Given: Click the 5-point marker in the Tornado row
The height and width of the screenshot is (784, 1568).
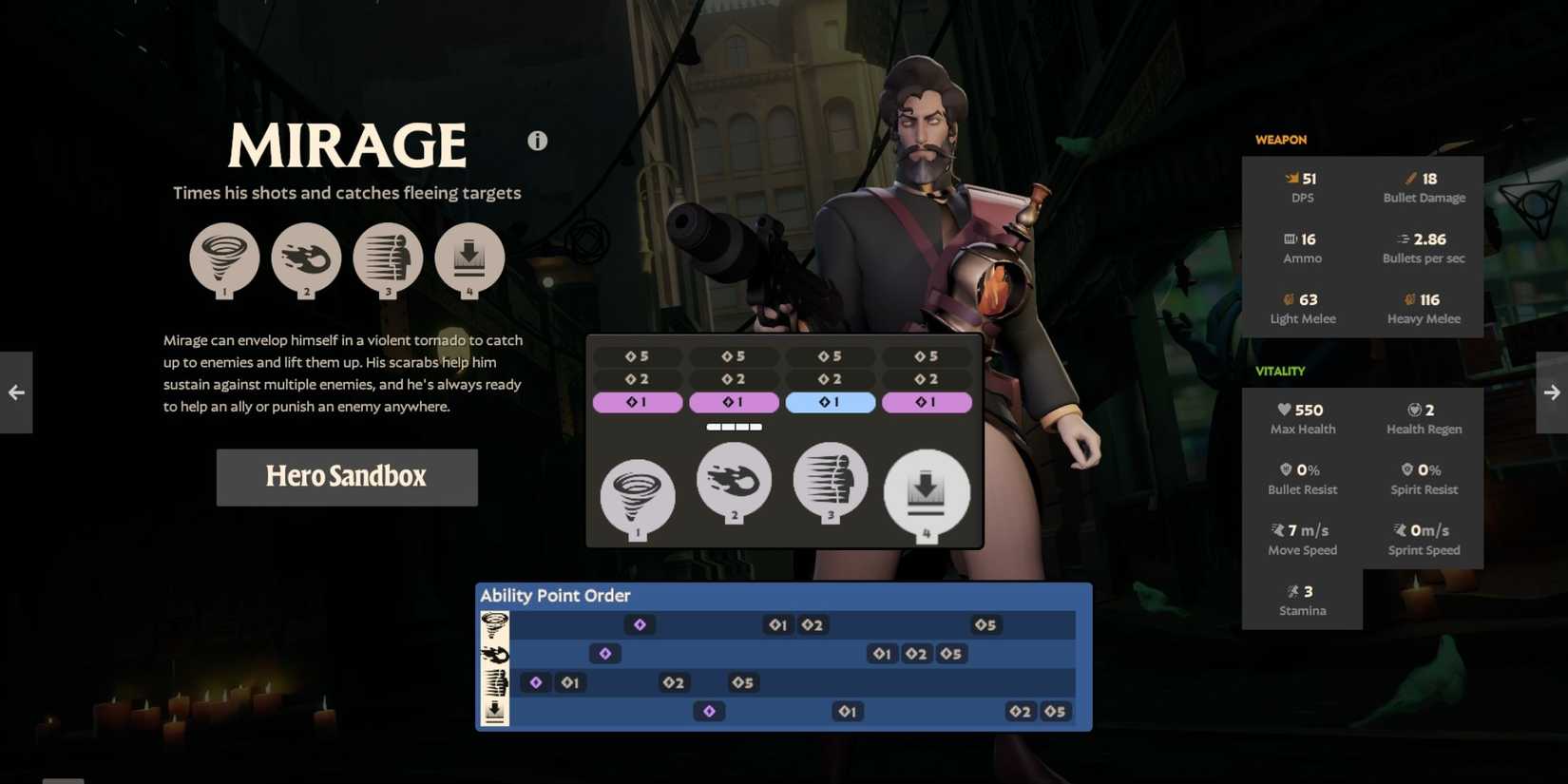Looking at the screenshot, I should 985,624.
